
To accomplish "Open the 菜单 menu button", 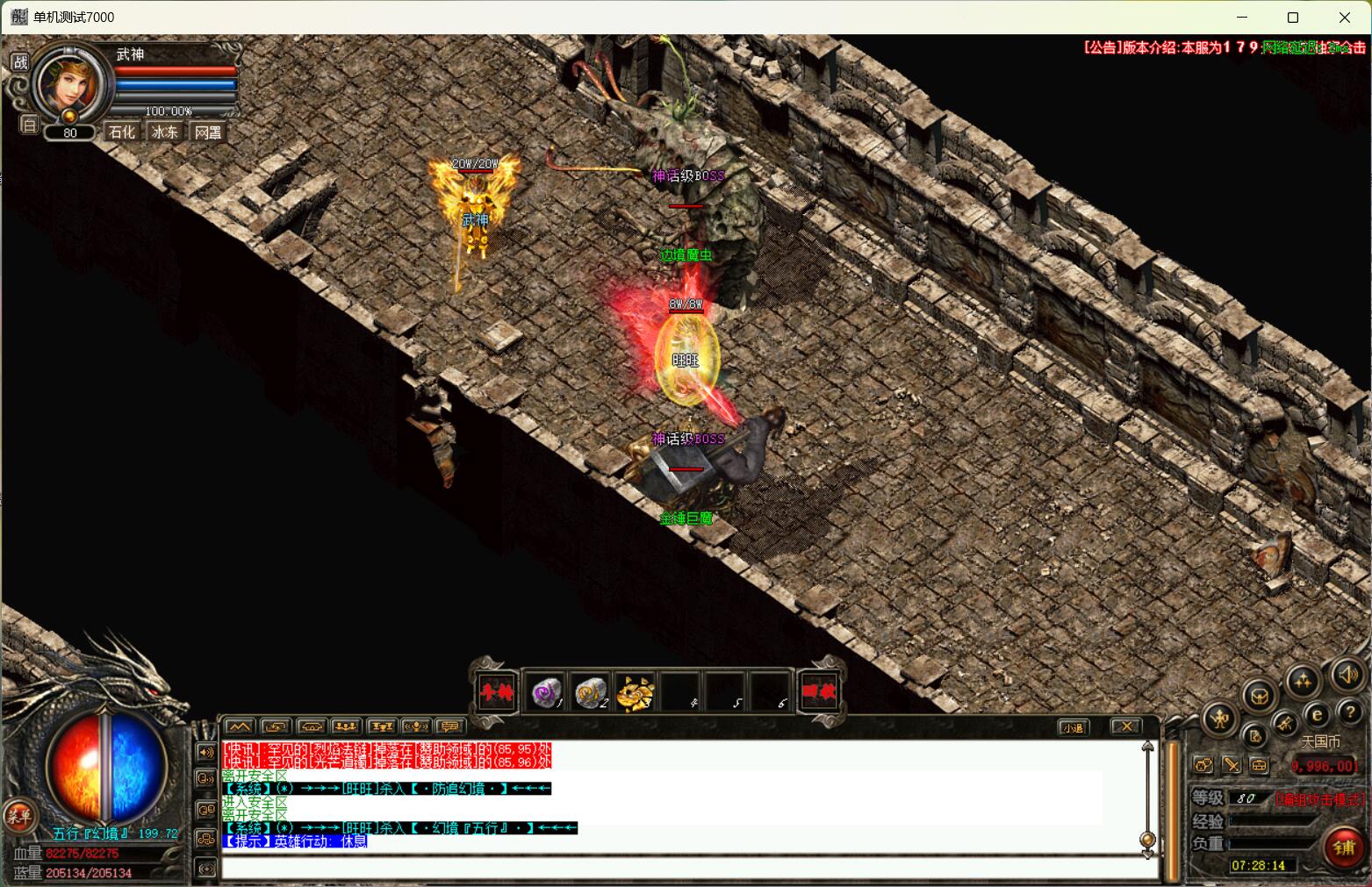I will click(18, 816).
